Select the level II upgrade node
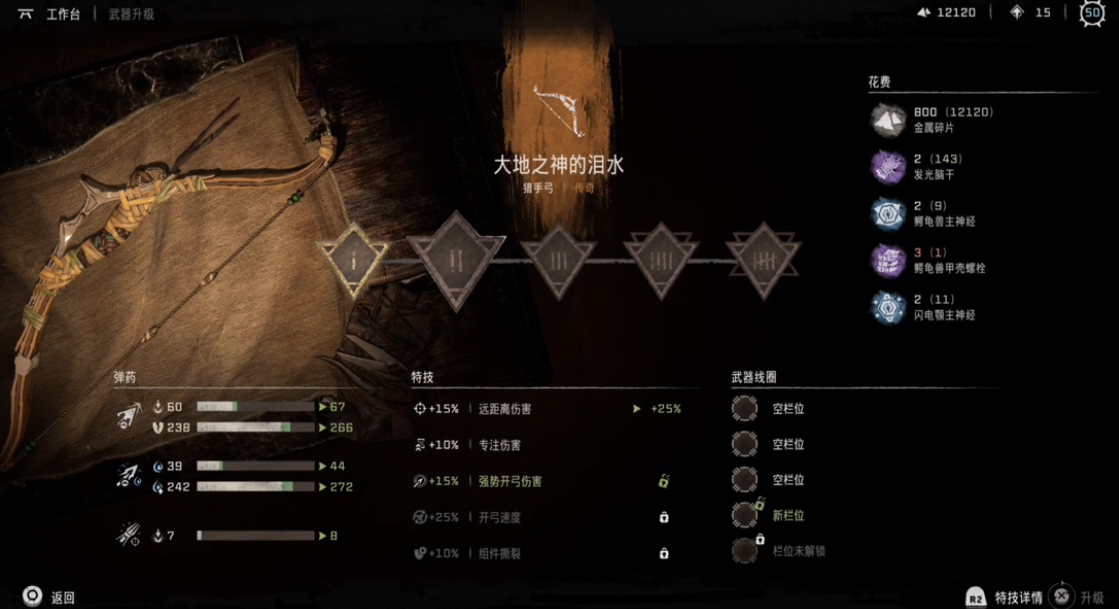 pos(456,260)
